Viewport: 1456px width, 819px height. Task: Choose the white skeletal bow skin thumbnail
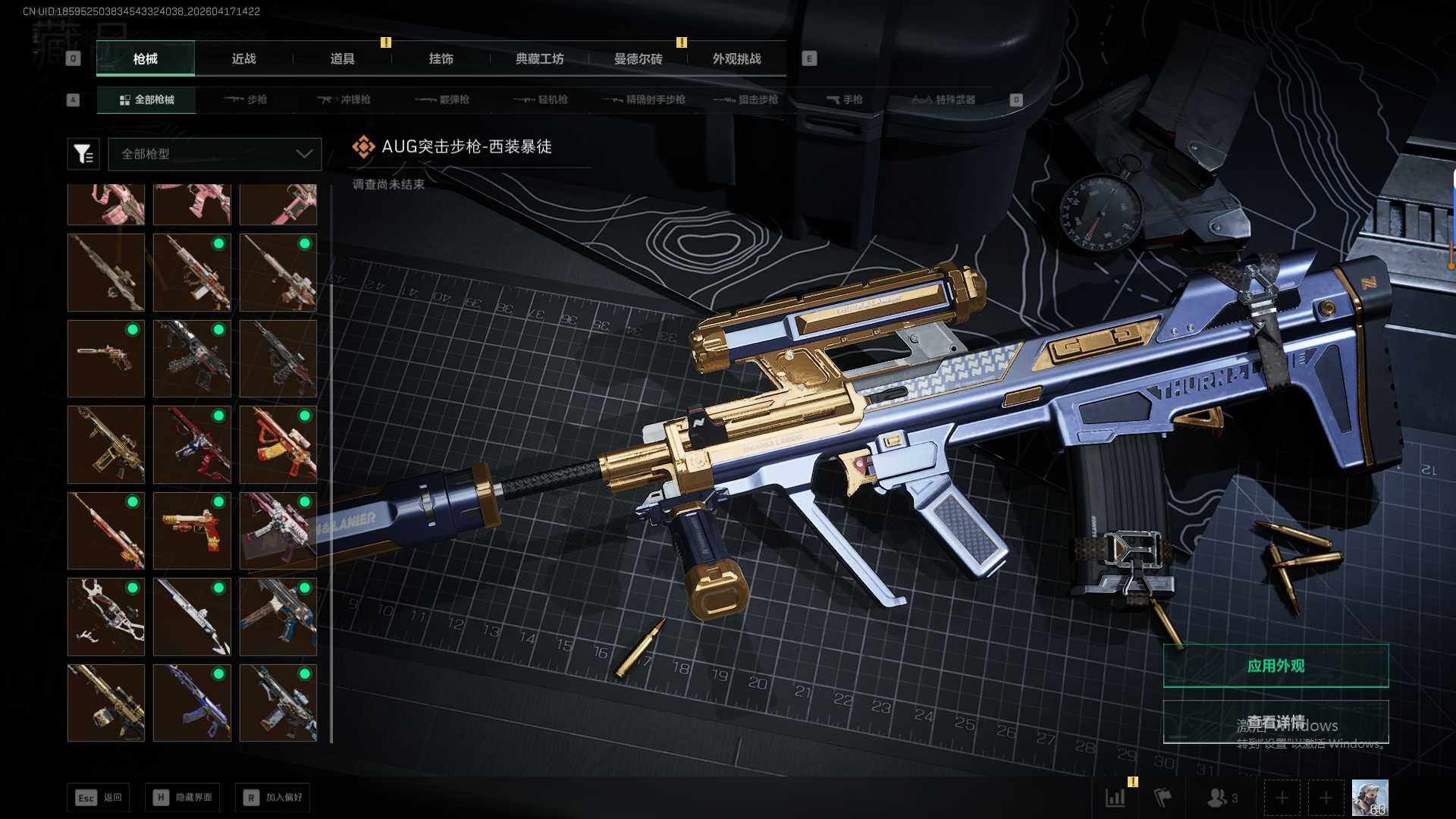coord(106,617)
